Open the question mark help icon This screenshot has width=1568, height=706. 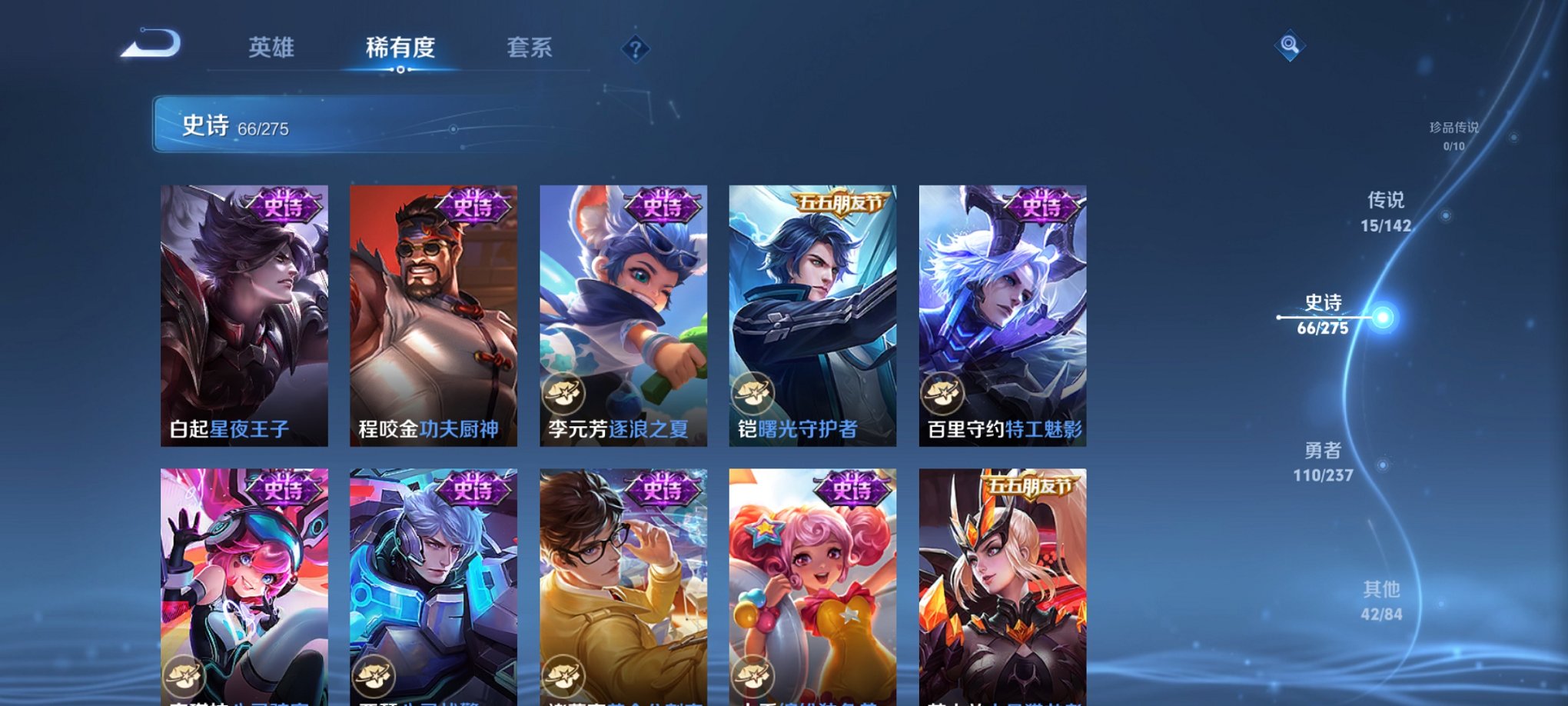pos(635,50)
